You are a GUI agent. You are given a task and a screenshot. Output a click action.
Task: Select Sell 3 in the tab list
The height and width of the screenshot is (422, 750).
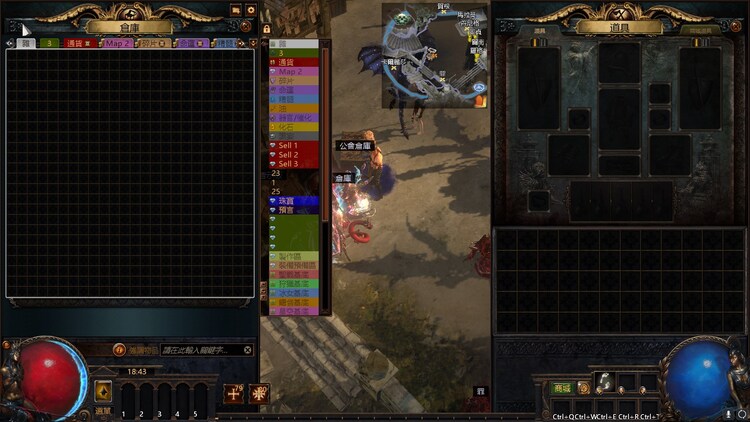(293, 164)
